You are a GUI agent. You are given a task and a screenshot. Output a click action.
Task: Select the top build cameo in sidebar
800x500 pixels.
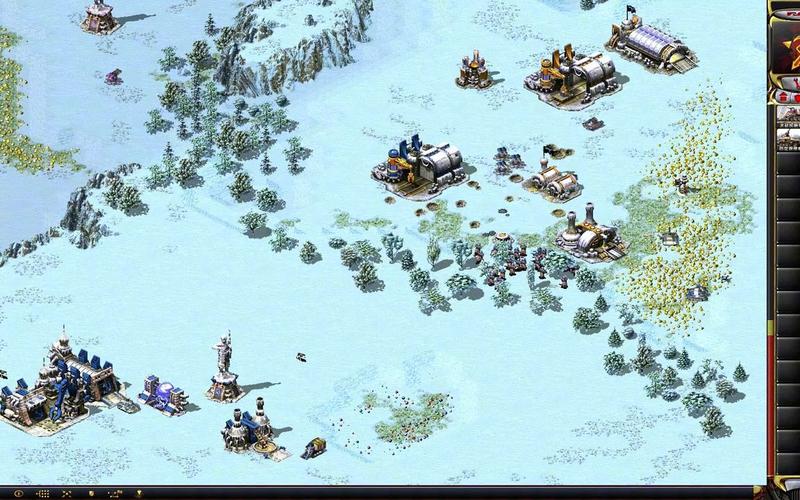(789, 113)
